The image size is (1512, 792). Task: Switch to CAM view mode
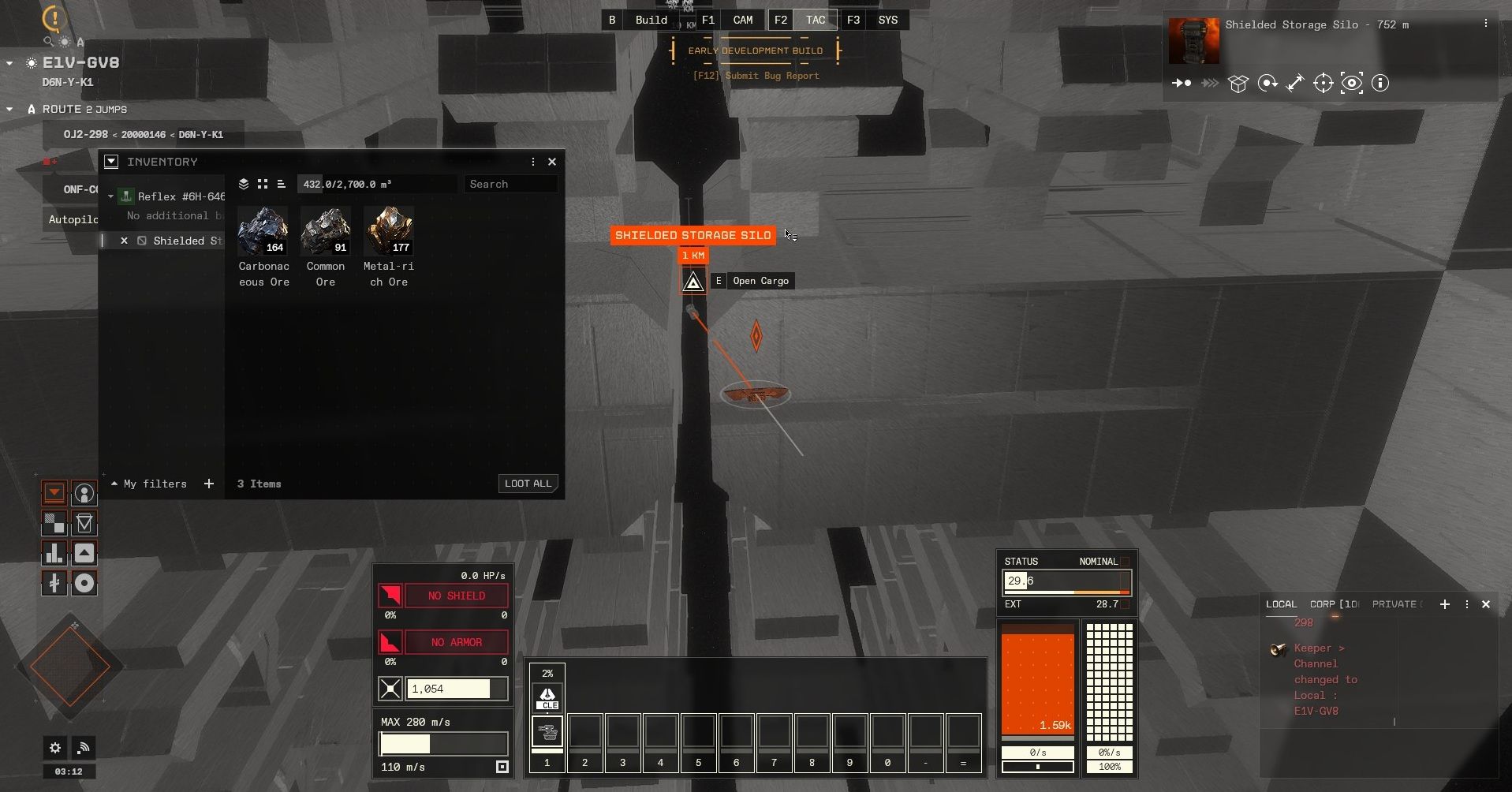(743, 20)
